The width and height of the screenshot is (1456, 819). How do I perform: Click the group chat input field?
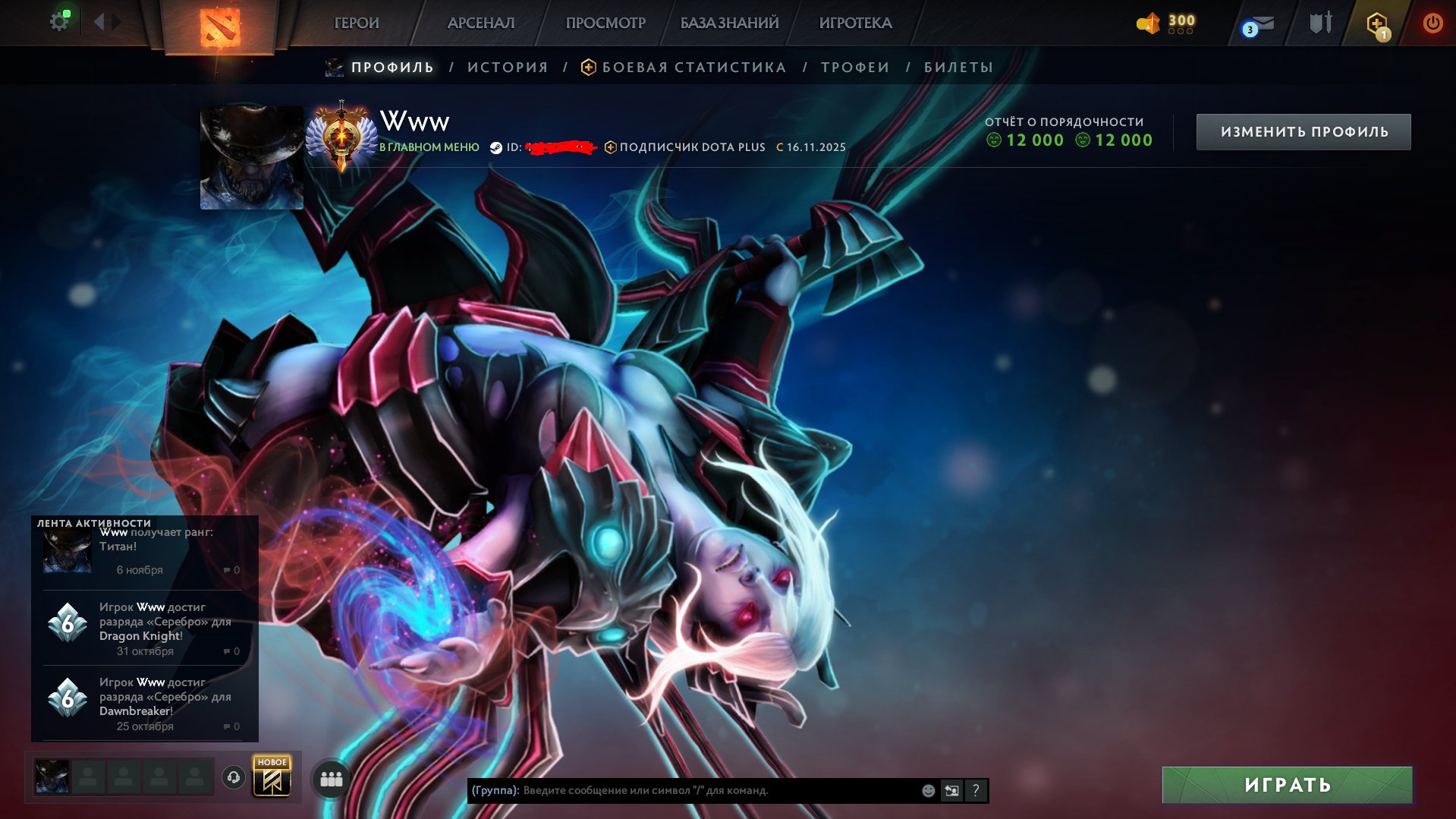point(683,790)
